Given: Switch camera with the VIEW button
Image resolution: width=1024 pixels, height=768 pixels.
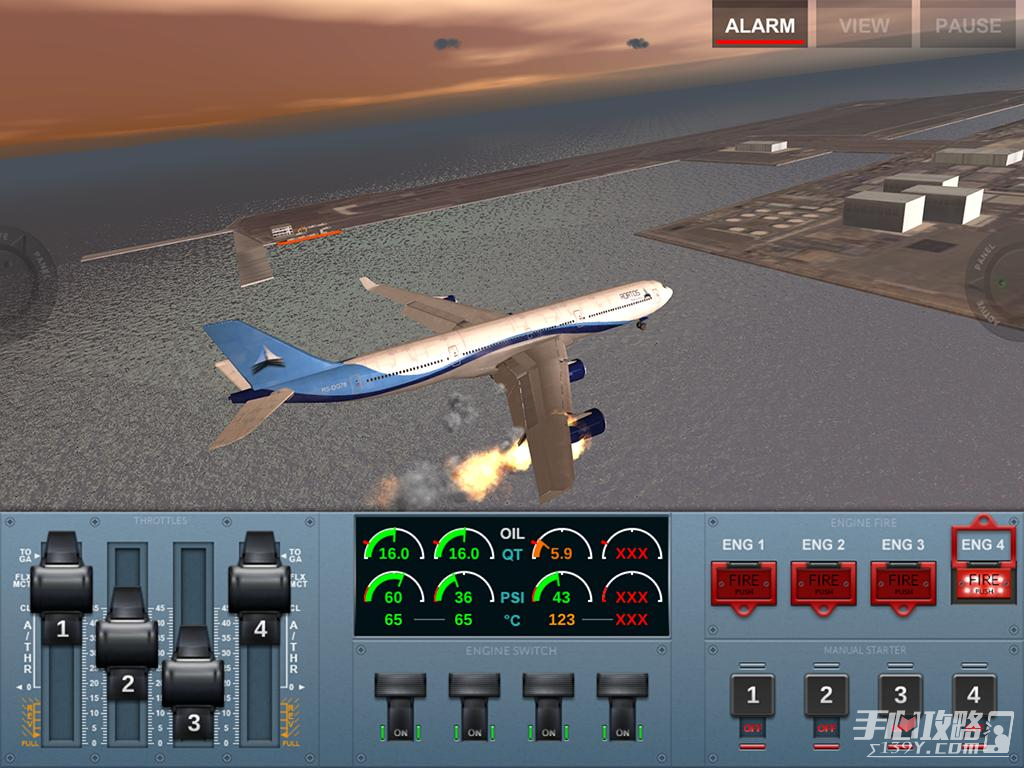Looking at the screenshot, I should click(x=864, y=26).
